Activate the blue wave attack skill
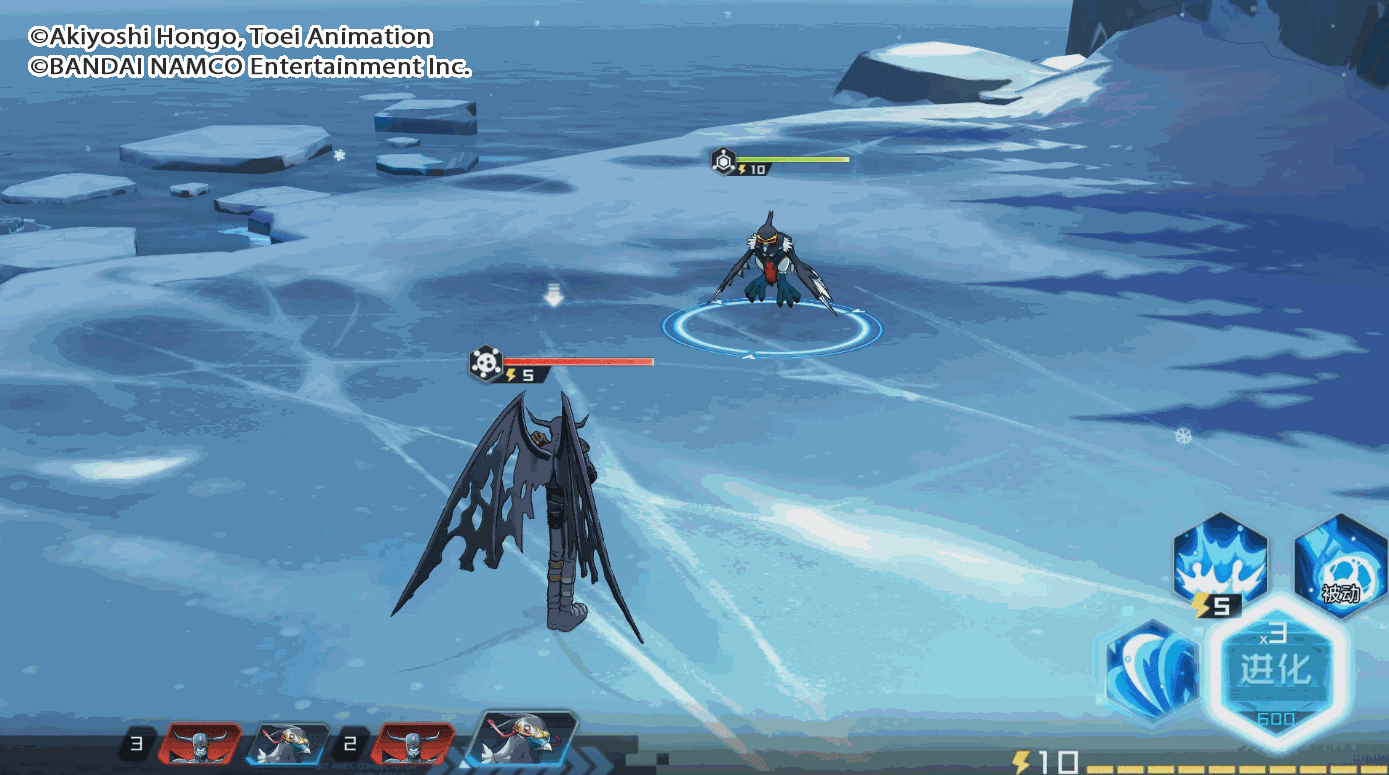Image resolution: width=1389 pixels, height=775 pixels. coord(1153,668)
